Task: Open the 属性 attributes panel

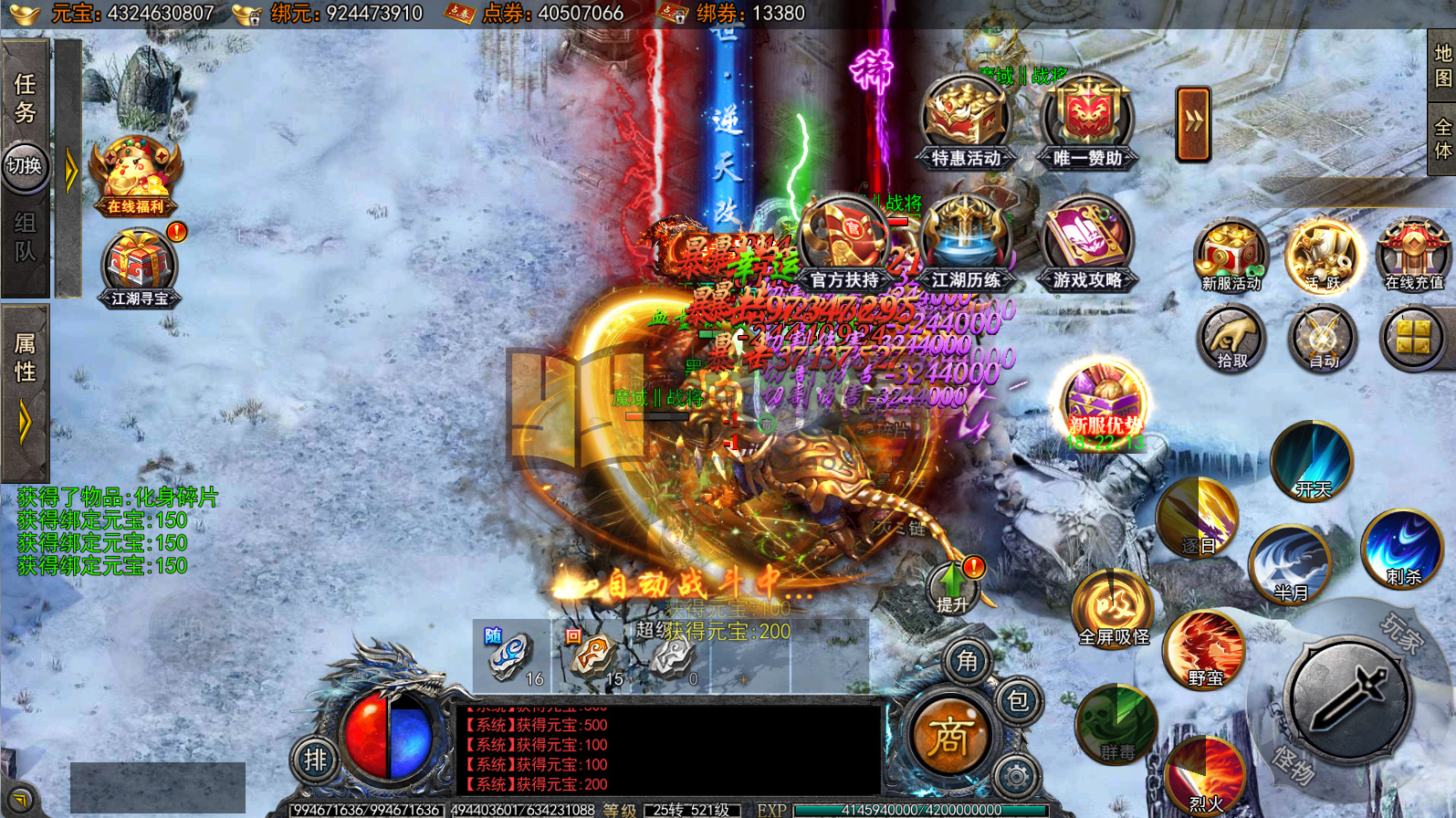Action: [x=25, y=357]
